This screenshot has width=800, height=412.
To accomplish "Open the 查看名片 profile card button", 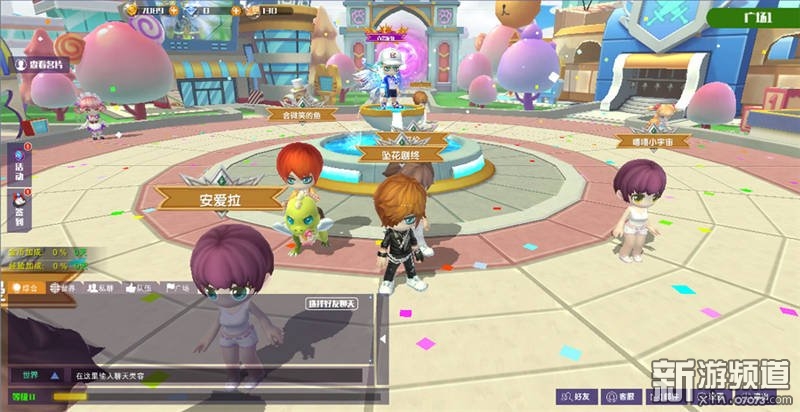I will point(44,63).
